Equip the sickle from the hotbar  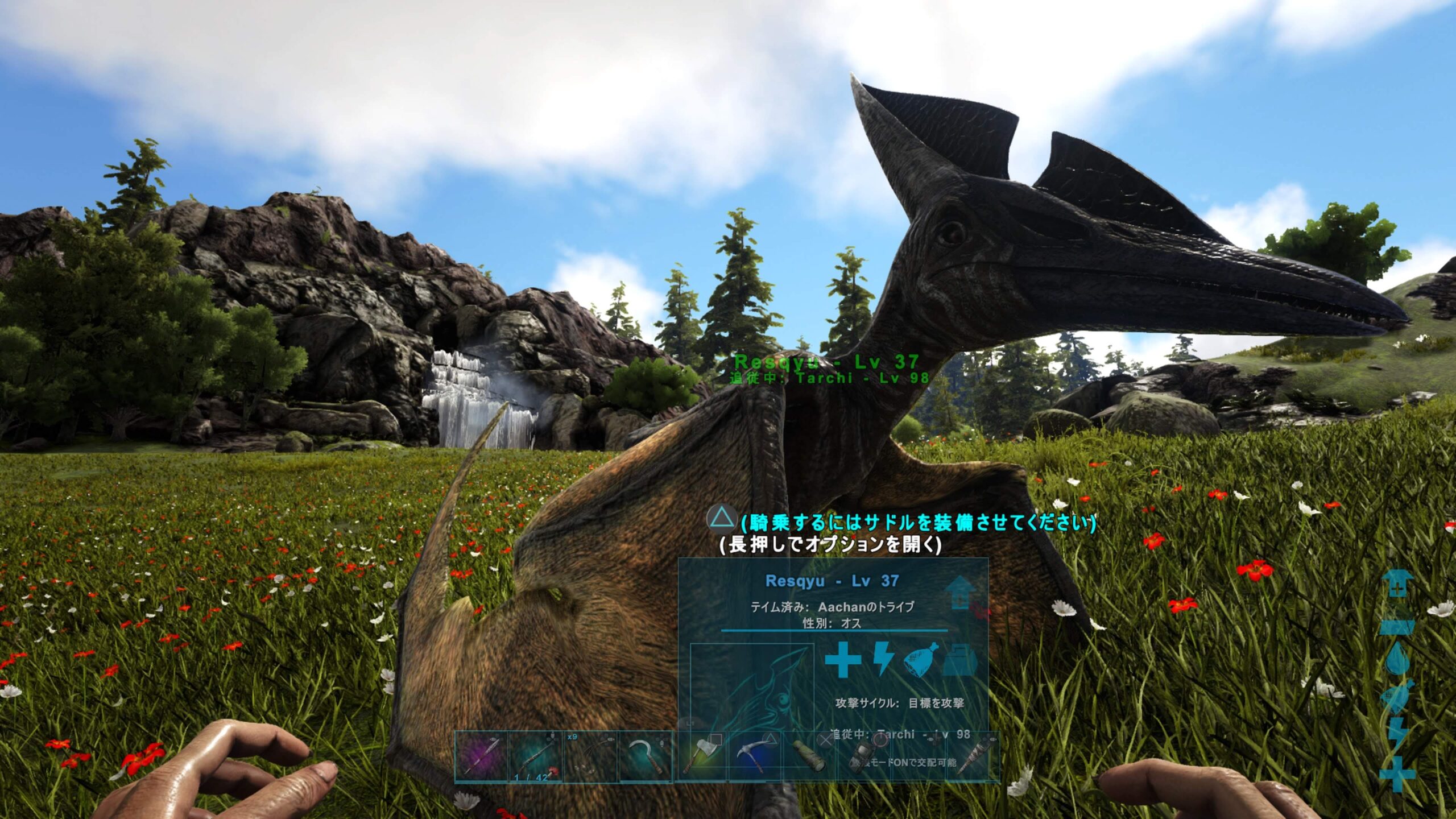coord(645,757)
